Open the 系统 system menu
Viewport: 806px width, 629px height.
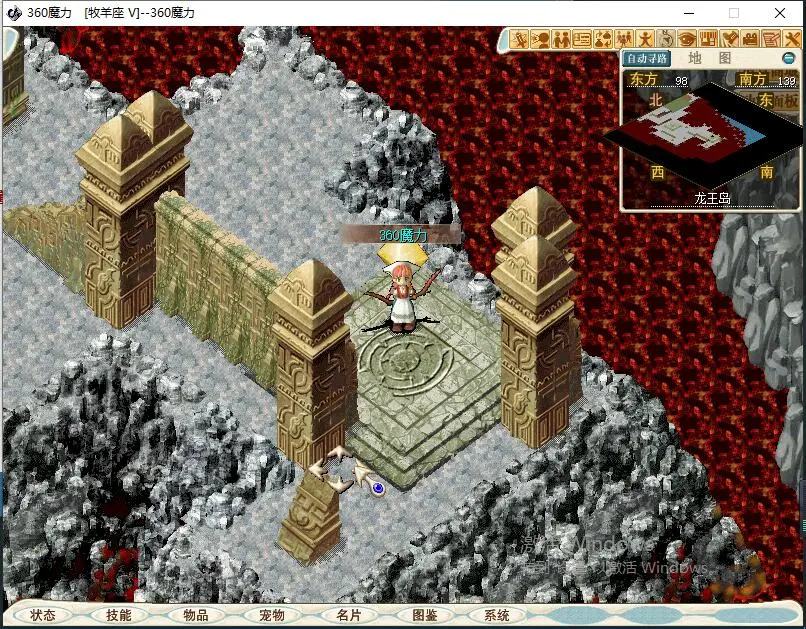[497, 615]
